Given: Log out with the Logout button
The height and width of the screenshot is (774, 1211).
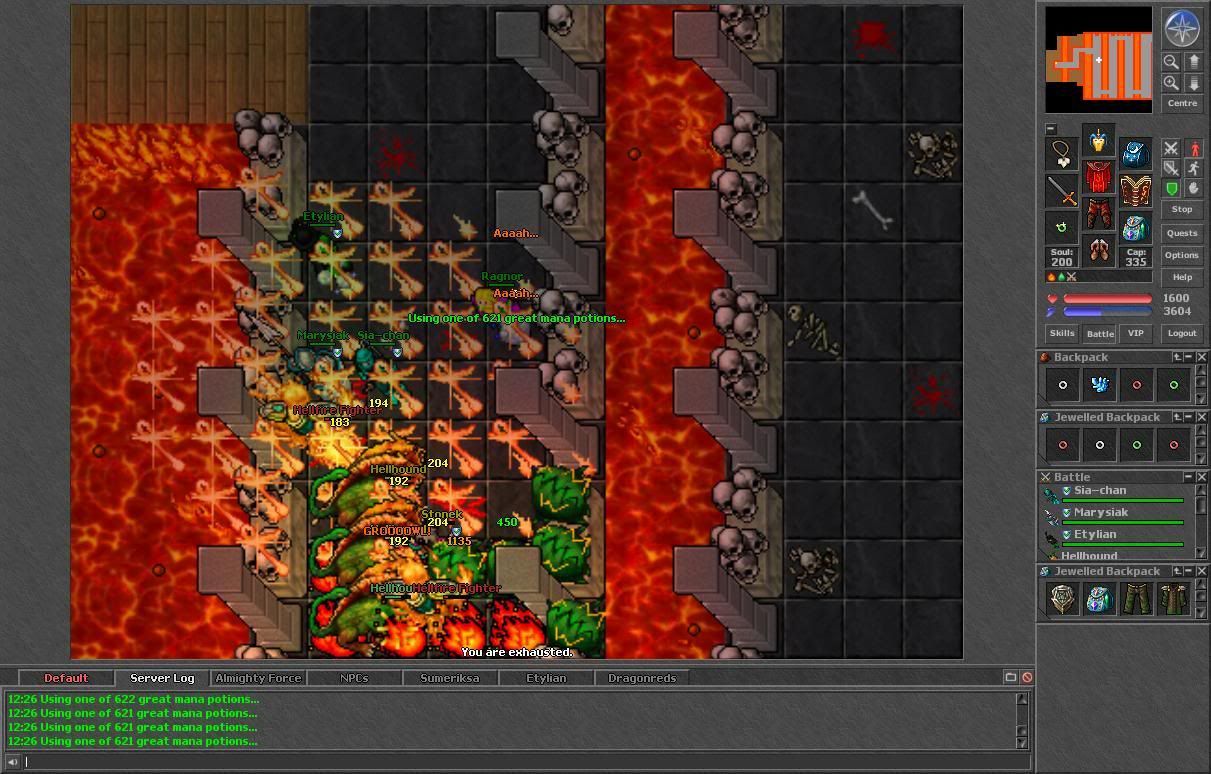Looking at the screenshot, I should (1181, 333).
